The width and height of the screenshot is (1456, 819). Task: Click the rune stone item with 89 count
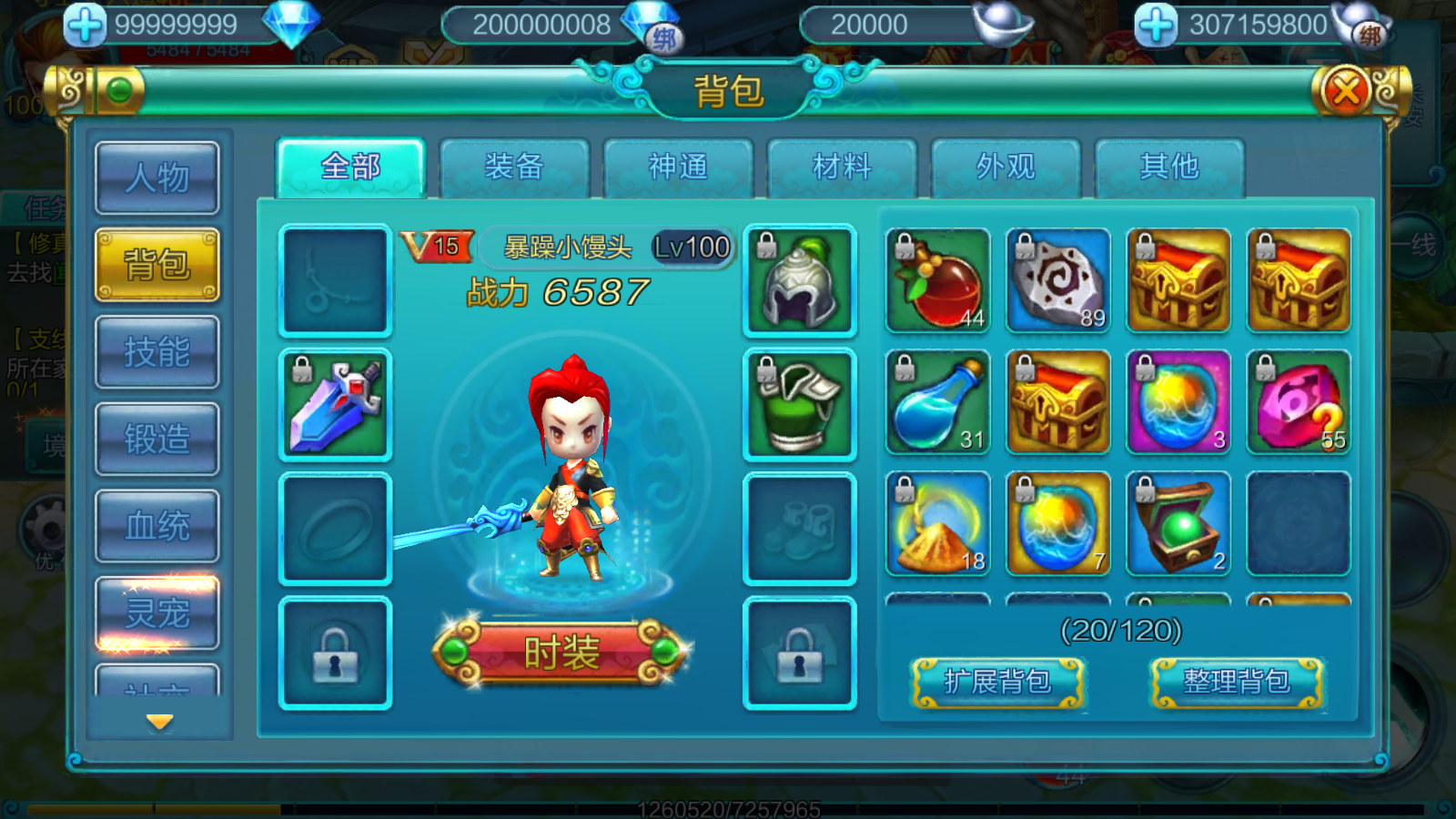[1057, 280]
